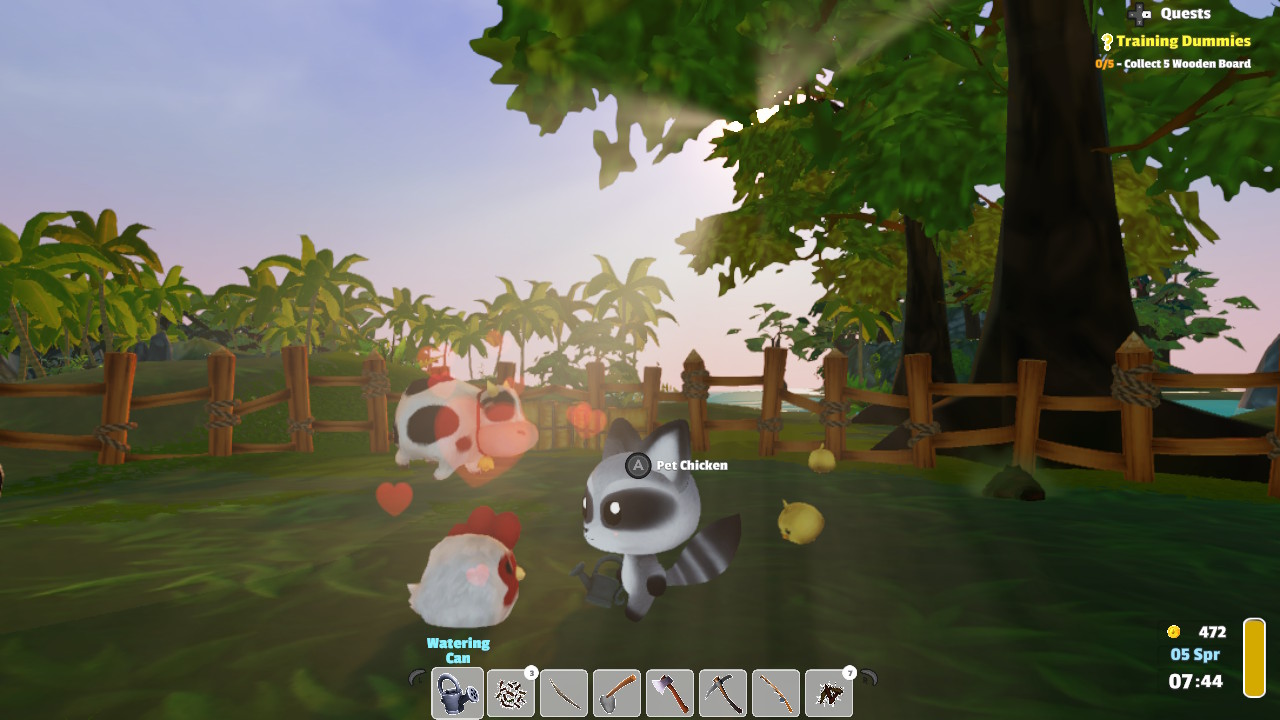The height and width of the screenshot is (720, 1280).
Task: Click the quest marker question icon
Action: pos(1107,41)
